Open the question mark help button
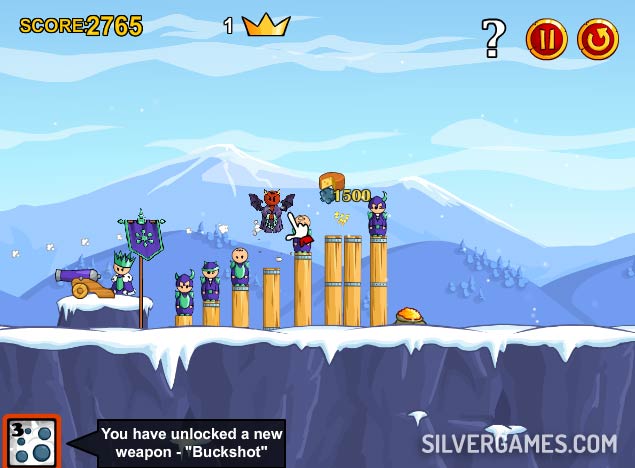 [x=494, y=38]
